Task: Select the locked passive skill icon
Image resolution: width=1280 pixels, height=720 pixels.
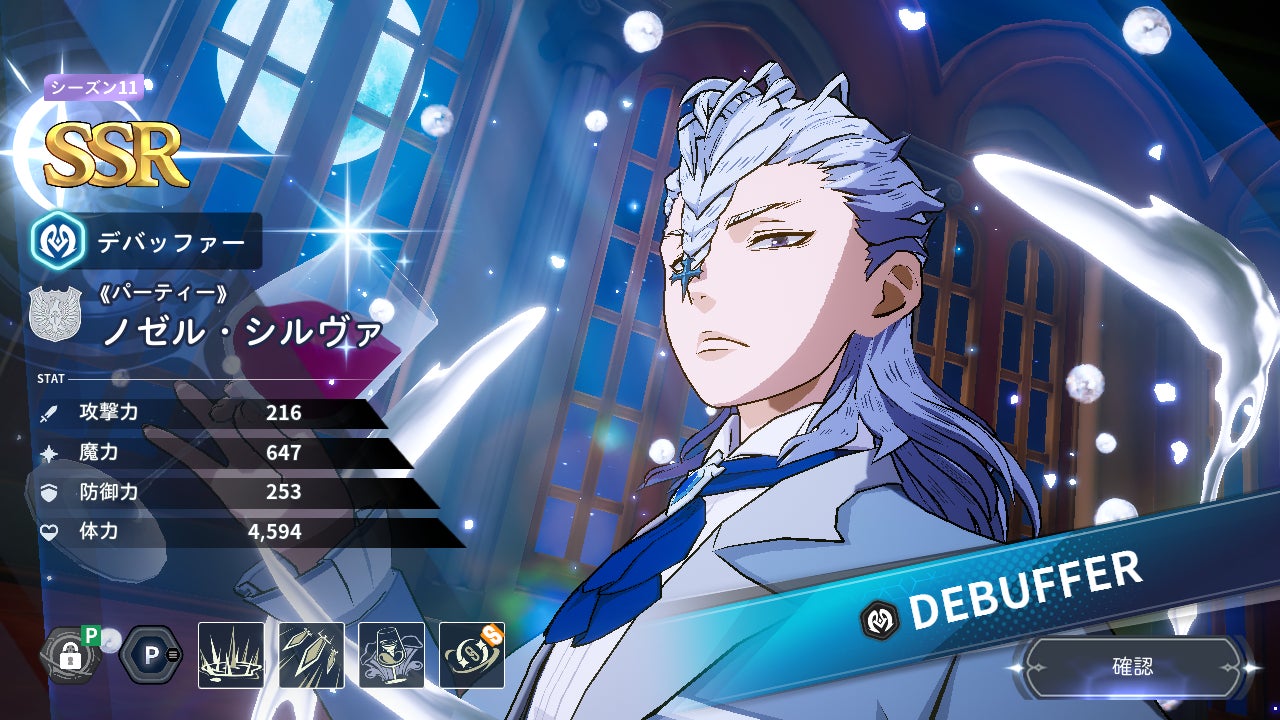Action: pos(70,656)
